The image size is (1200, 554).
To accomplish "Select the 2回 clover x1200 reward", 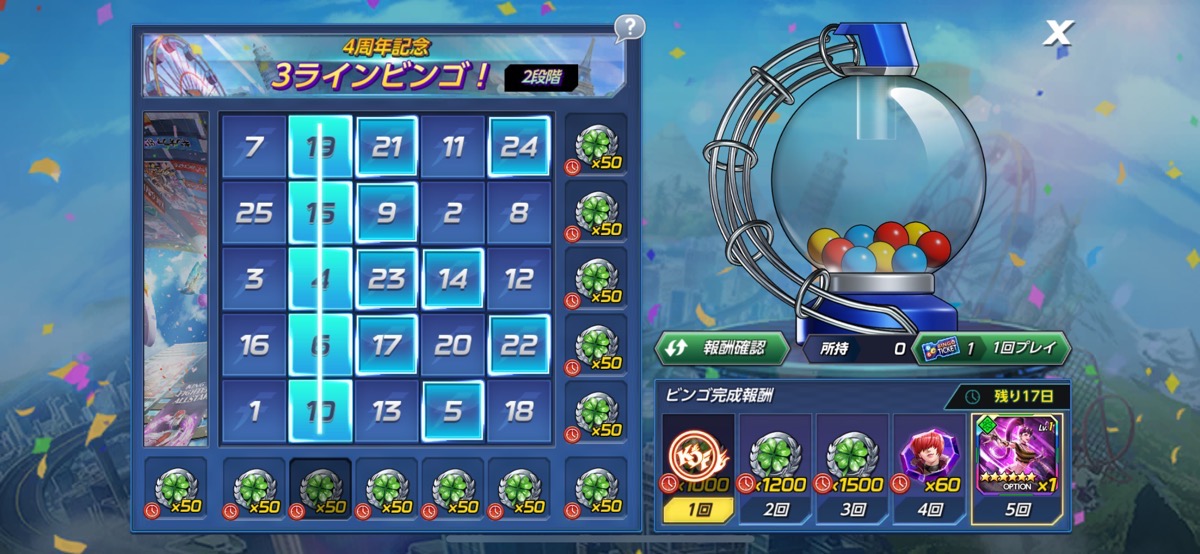I will point(776,468).
